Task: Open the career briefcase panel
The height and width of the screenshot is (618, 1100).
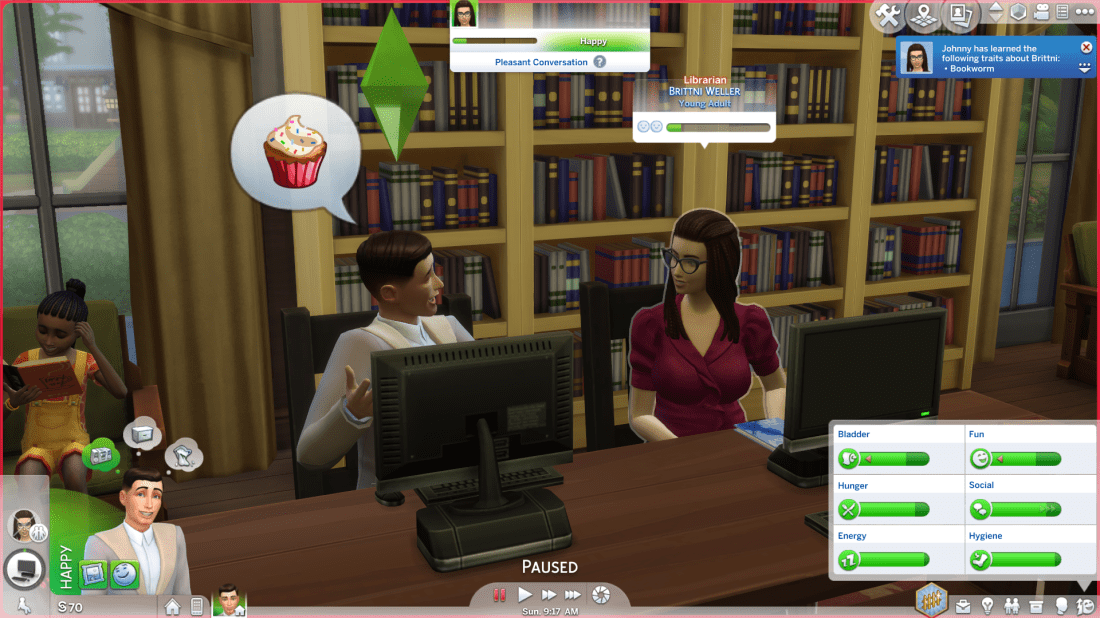Action: [x=962, y=606]
